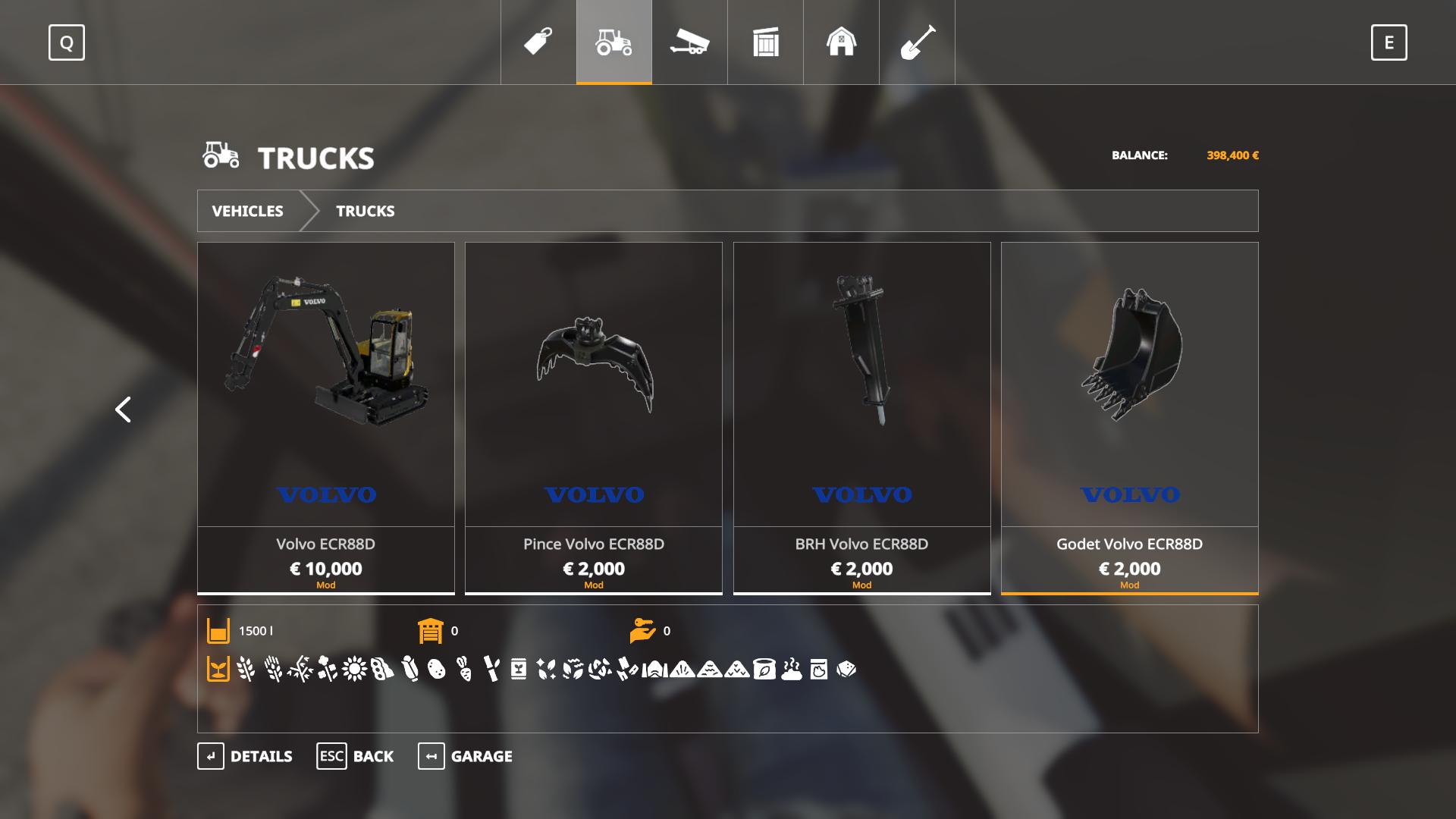Open the Vehicles breadcrumb
The image size is (1456, 819).
coord(248,211)
